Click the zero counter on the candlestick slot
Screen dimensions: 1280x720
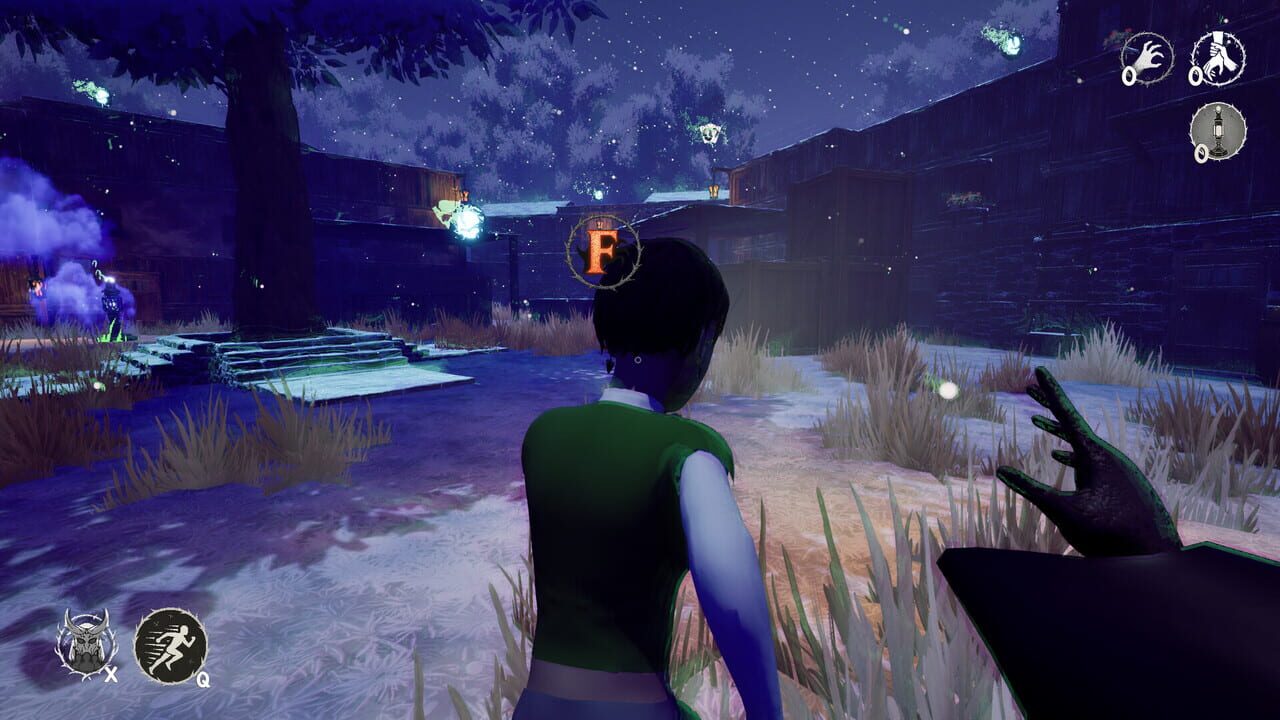click(x=1201, y=153)
